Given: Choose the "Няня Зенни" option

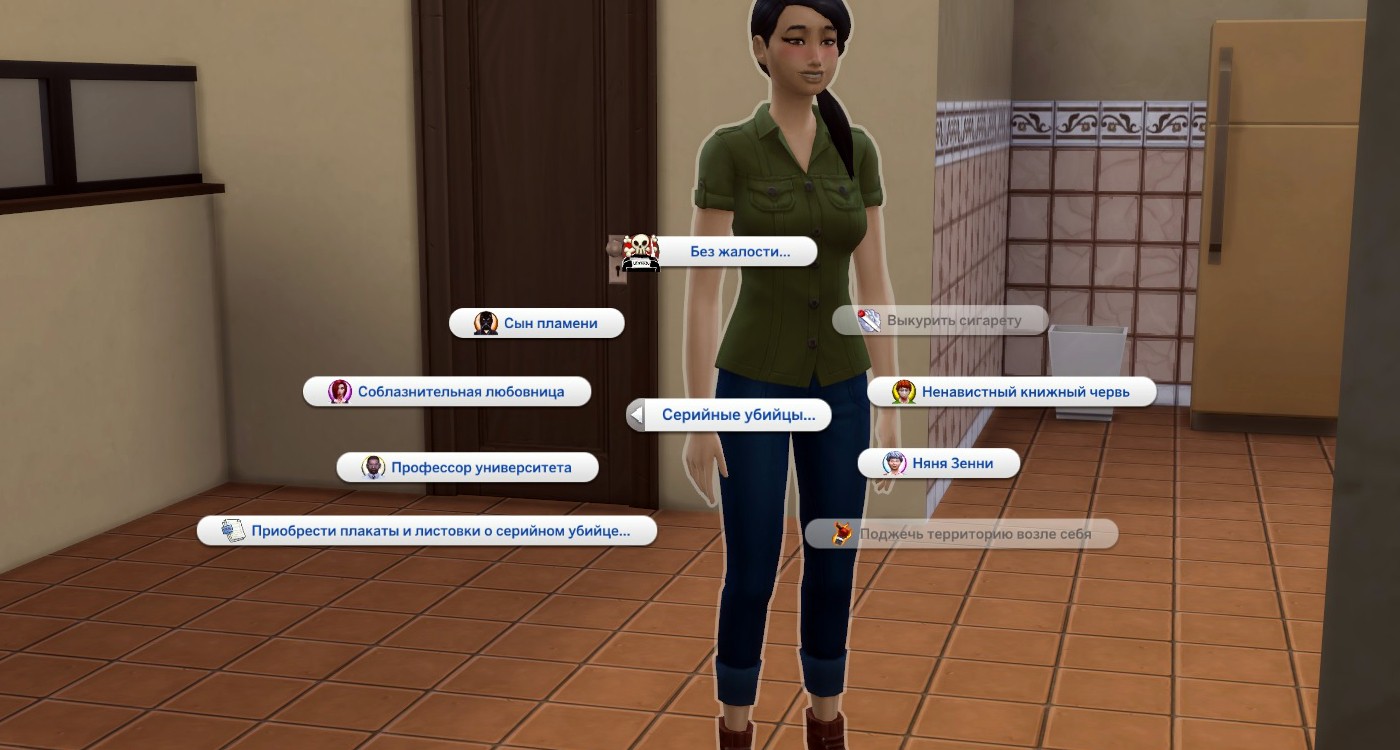Looking at the screenshot, I should (x=950, y=464).
